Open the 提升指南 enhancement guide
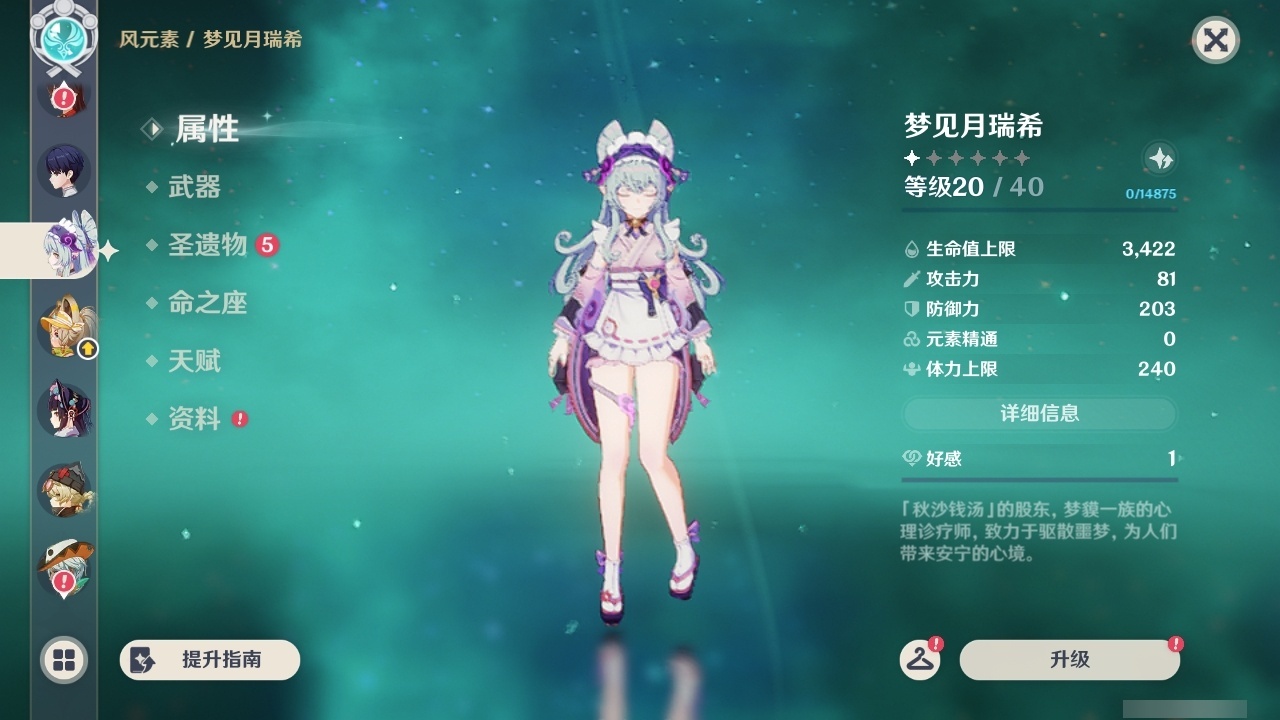The width and height of the screenshot is (1280, 720). click(209, 660)
